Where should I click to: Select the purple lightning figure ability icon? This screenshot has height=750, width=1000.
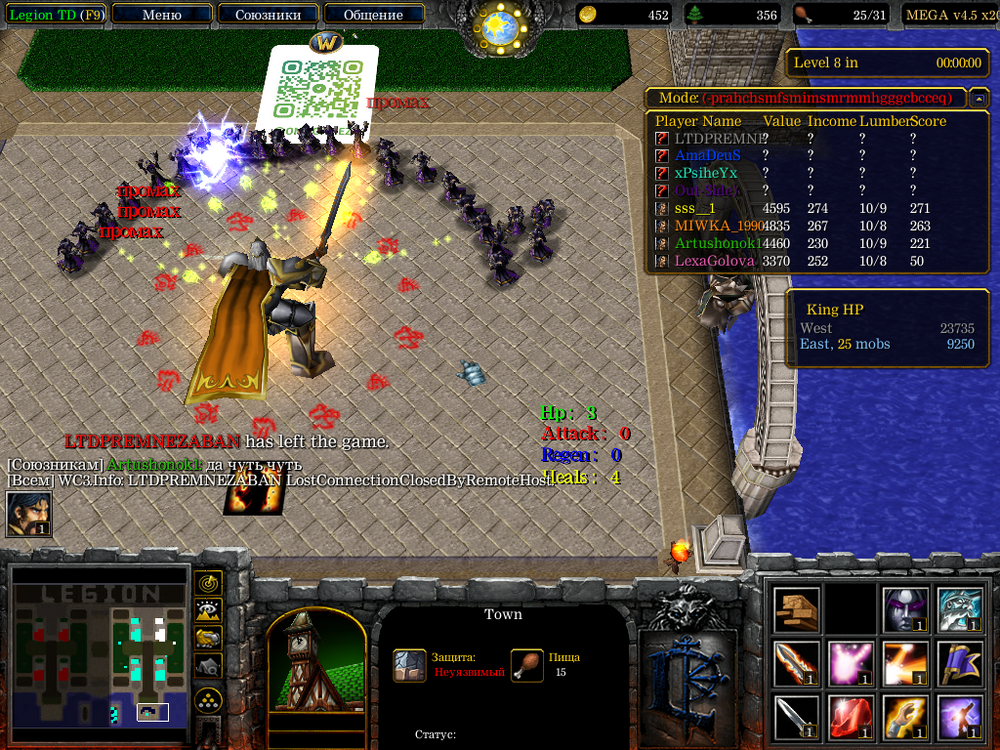click(x=960, y=717)
